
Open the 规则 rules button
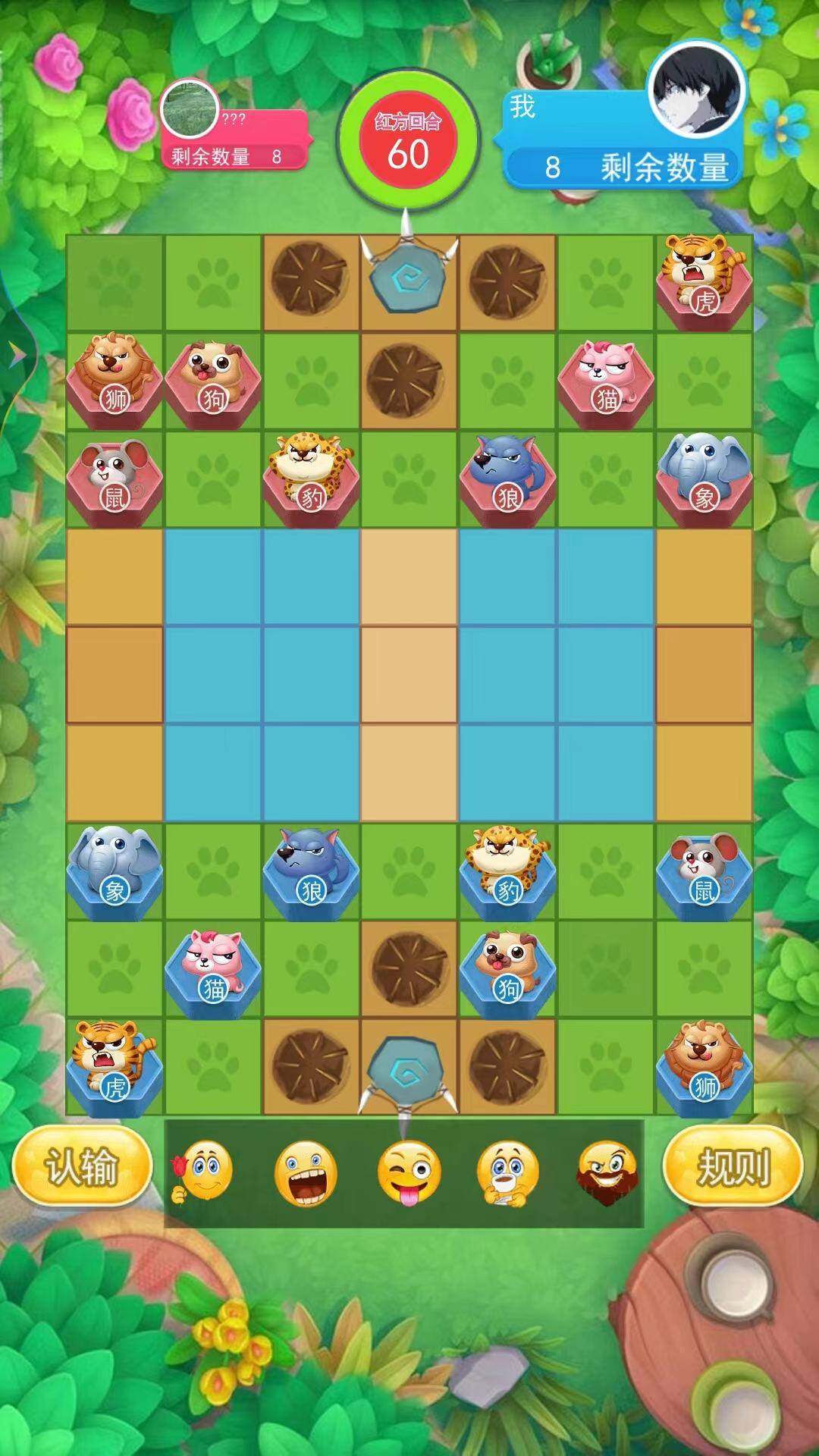click(x=733, y=1166)
